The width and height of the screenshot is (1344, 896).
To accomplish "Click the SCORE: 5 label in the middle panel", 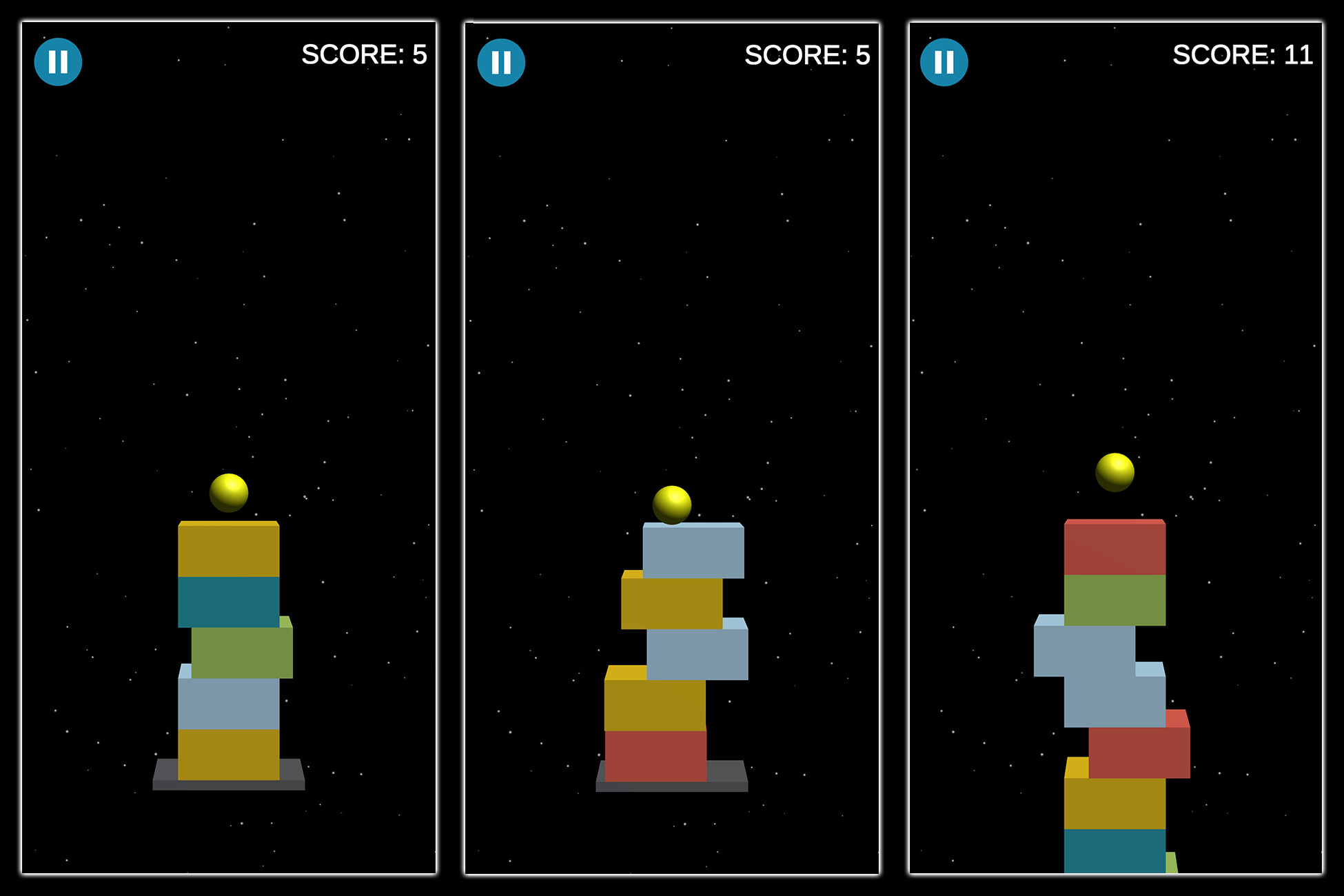I will (808, 57).
